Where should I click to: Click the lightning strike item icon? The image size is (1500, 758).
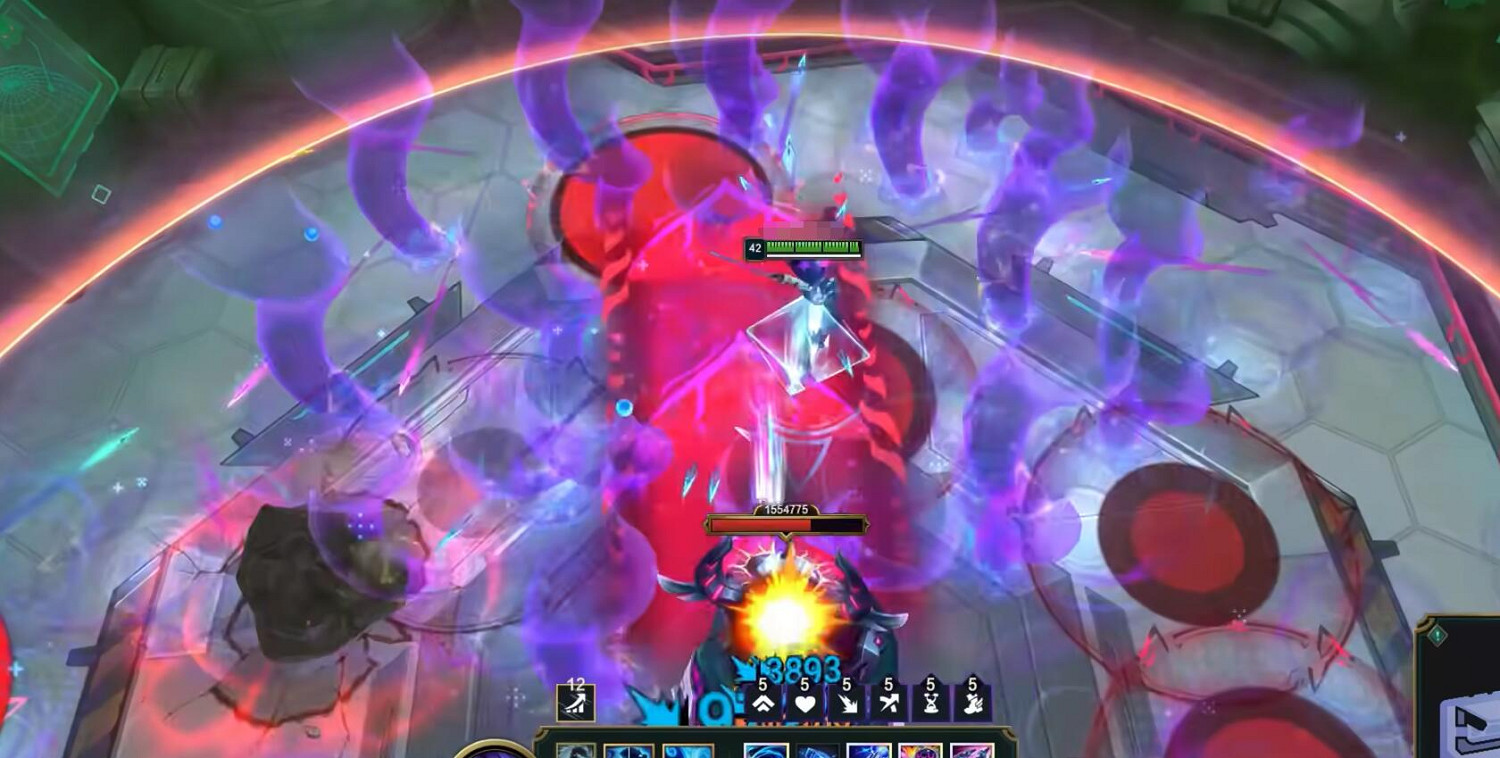pos(869,752)
